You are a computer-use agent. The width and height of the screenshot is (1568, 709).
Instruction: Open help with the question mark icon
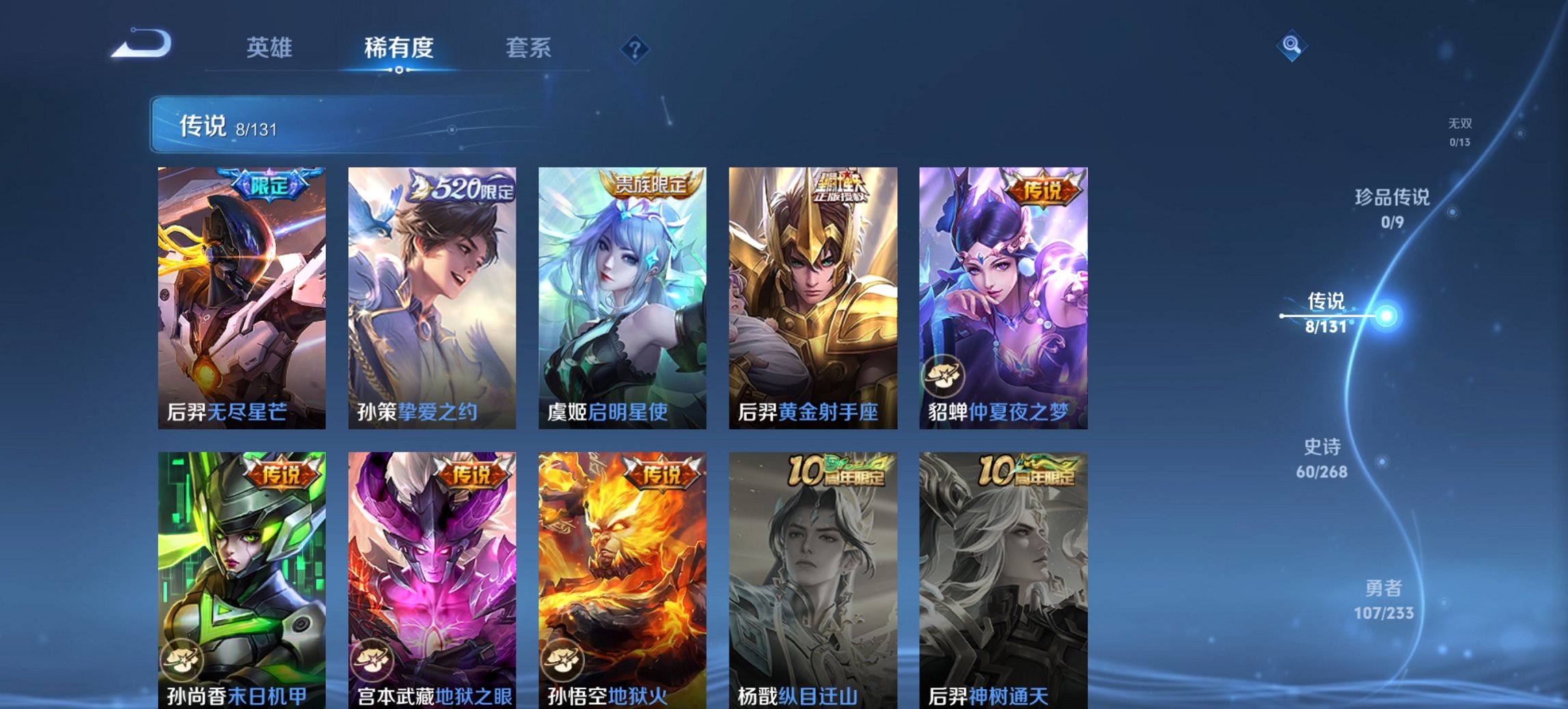point(635,47)
